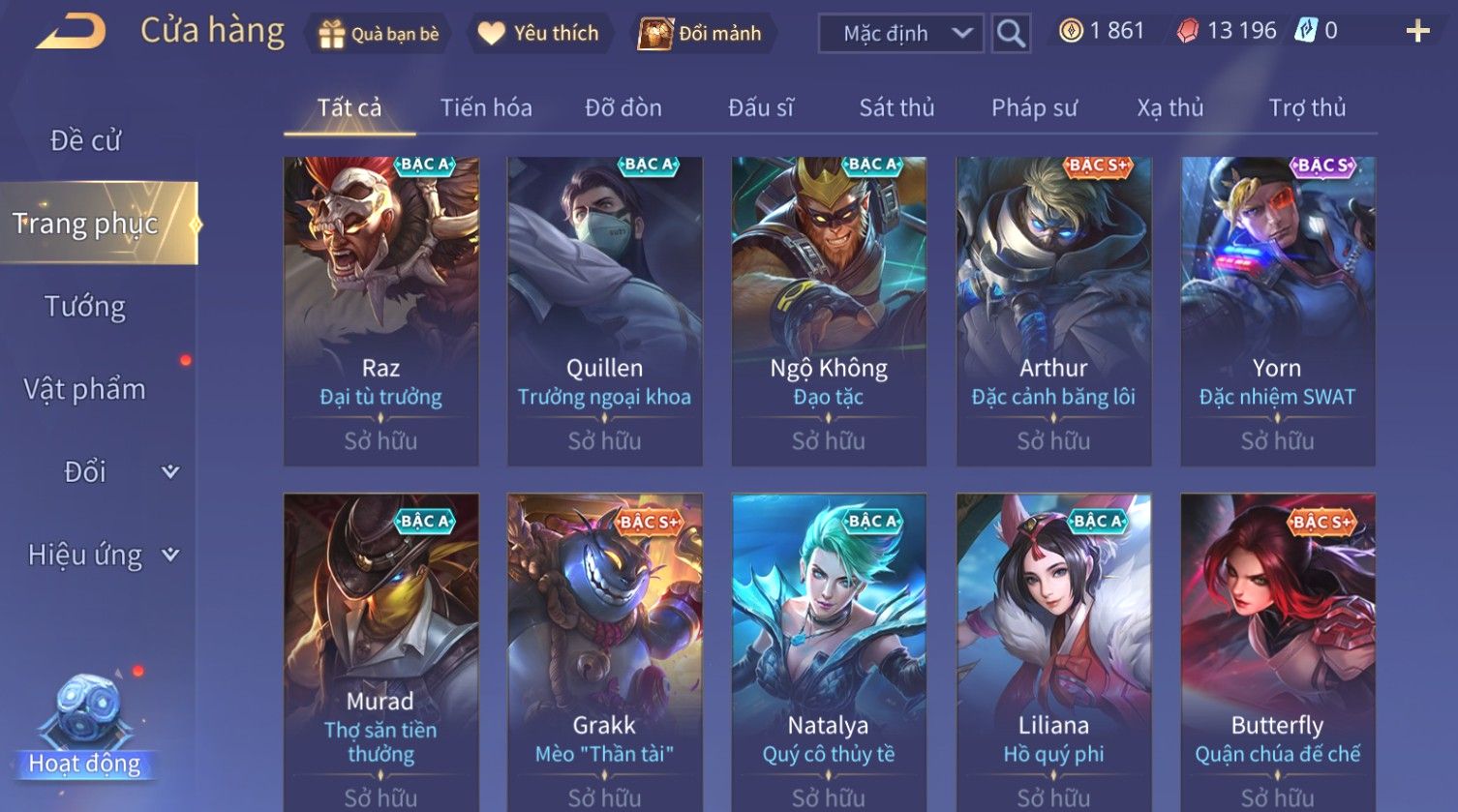View the Grakk Mèo Thần tài skin
Screen dimensions: 1458x812
(604, 648)
